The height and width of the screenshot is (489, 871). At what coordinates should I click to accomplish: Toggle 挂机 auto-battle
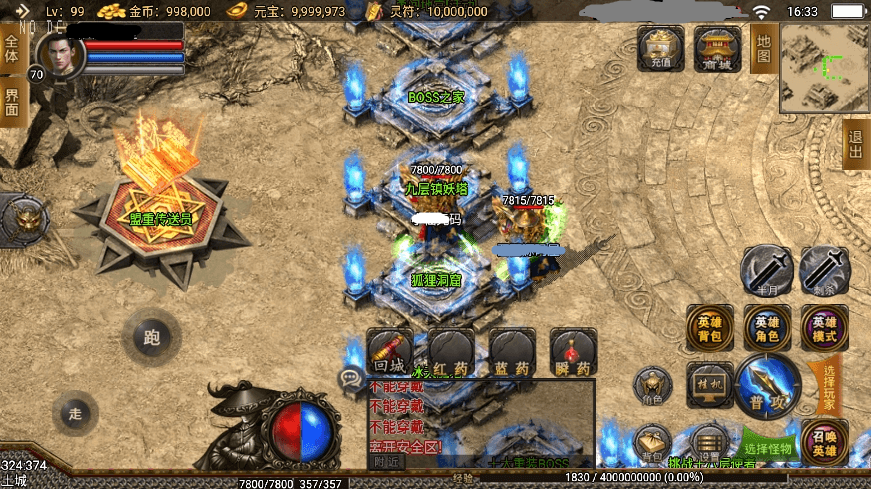coord(710,386)
